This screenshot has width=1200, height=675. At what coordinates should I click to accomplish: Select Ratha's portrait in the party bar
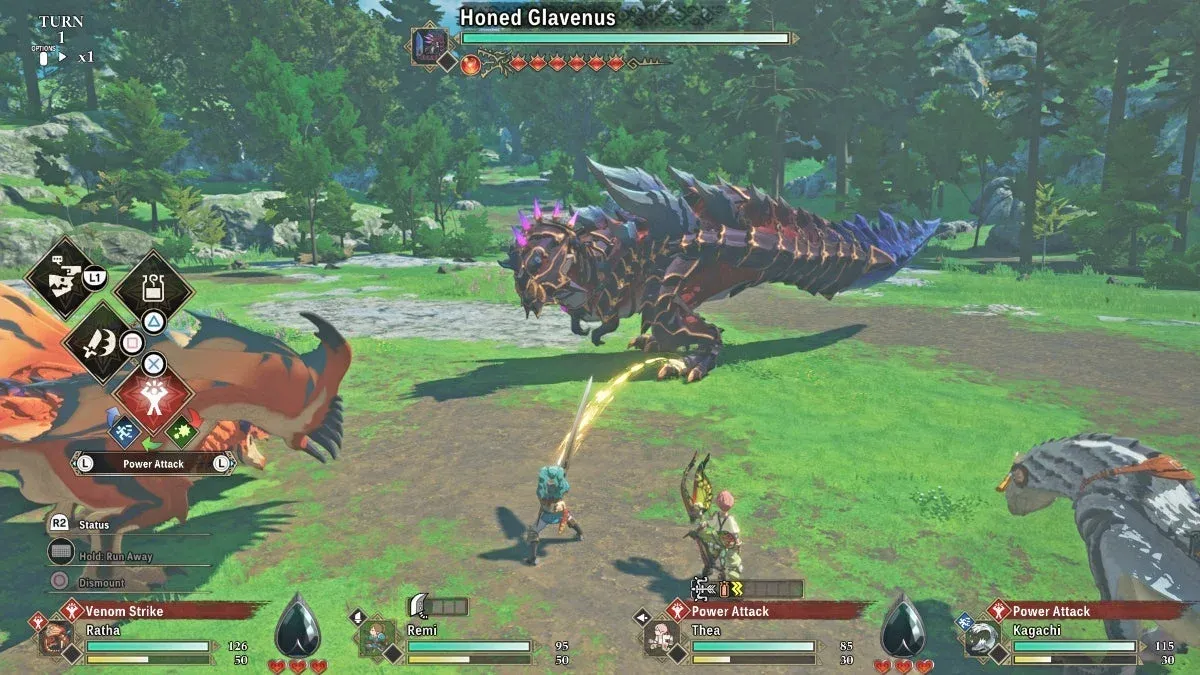56,637
